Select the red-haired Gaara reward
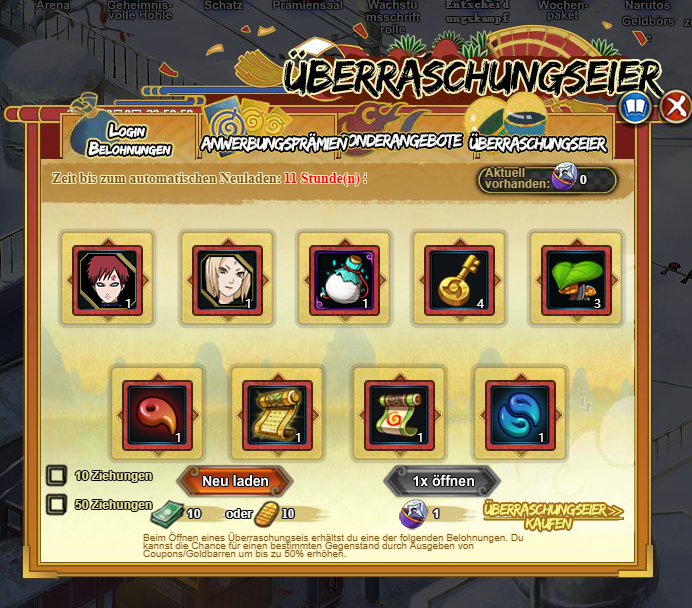692x608 pixels. point(108,278)
